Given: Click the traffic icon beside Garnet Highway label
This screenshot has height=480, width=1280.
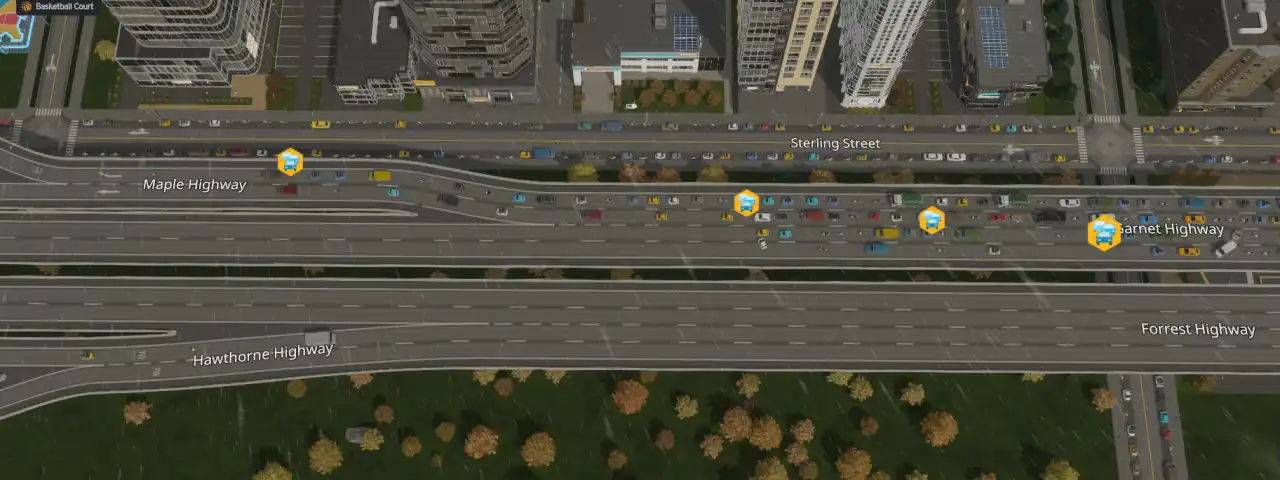Looking at the screenshot, I should click(1104, 232).
